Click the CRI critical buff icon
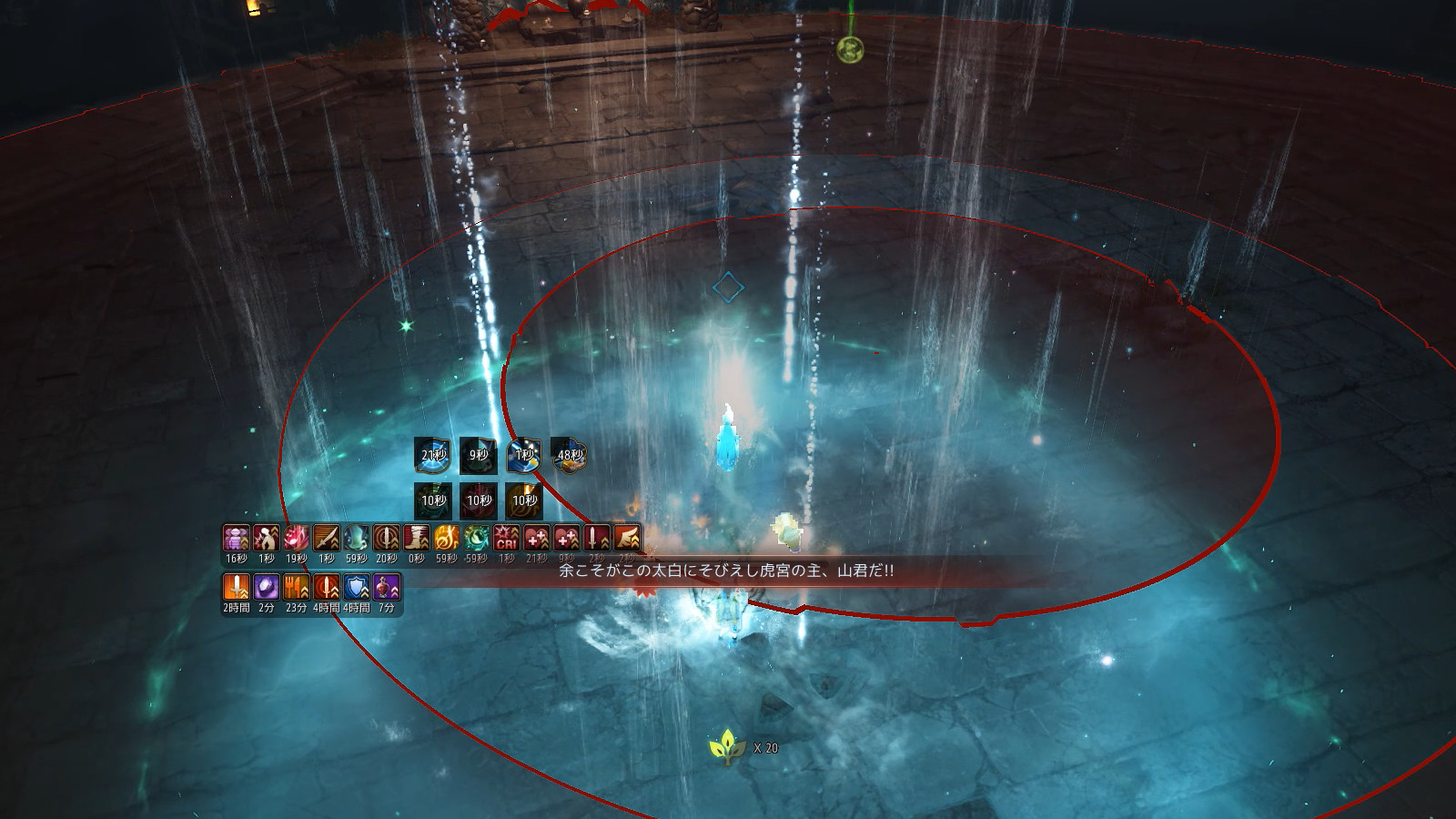Viewport: 1456px width, 819px height. [x=507, y=538]
